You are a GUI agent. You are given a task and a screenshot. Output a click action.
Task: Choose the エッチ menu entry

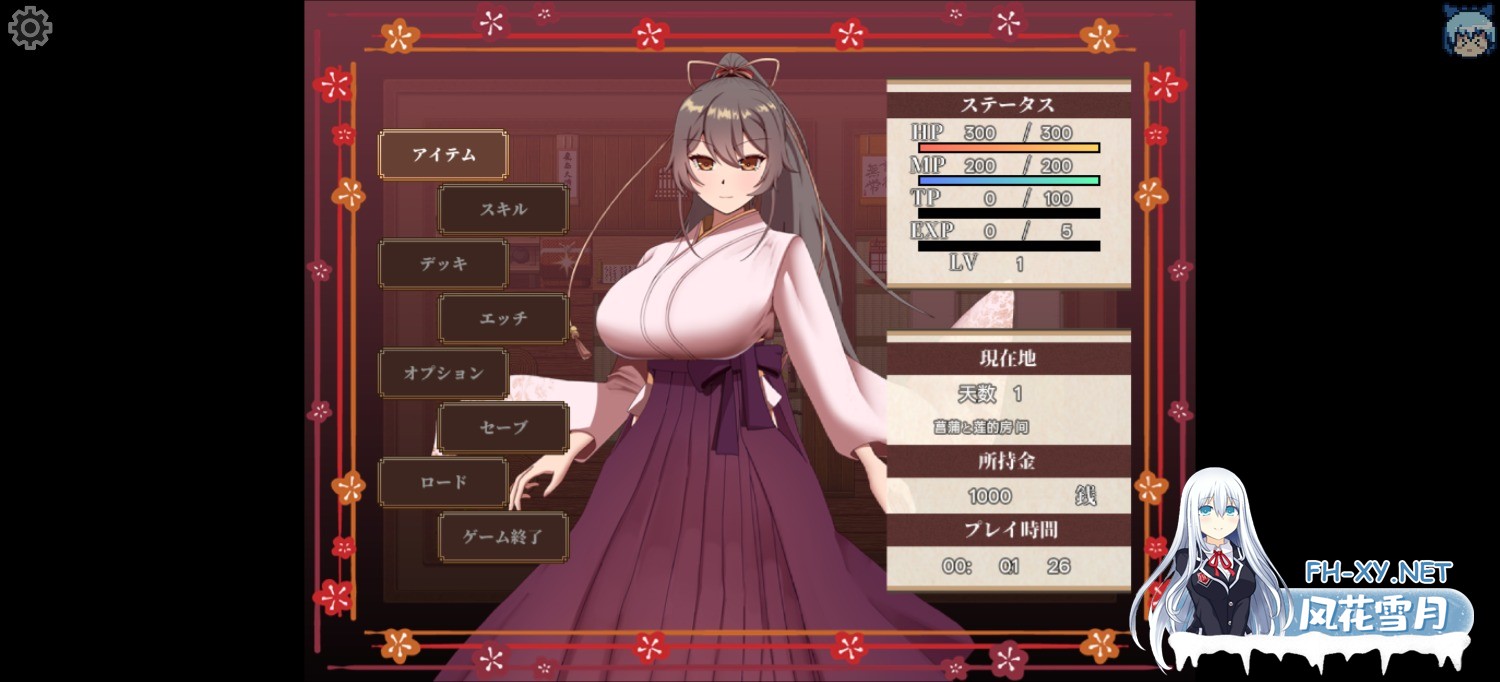(x=503, y=319)
